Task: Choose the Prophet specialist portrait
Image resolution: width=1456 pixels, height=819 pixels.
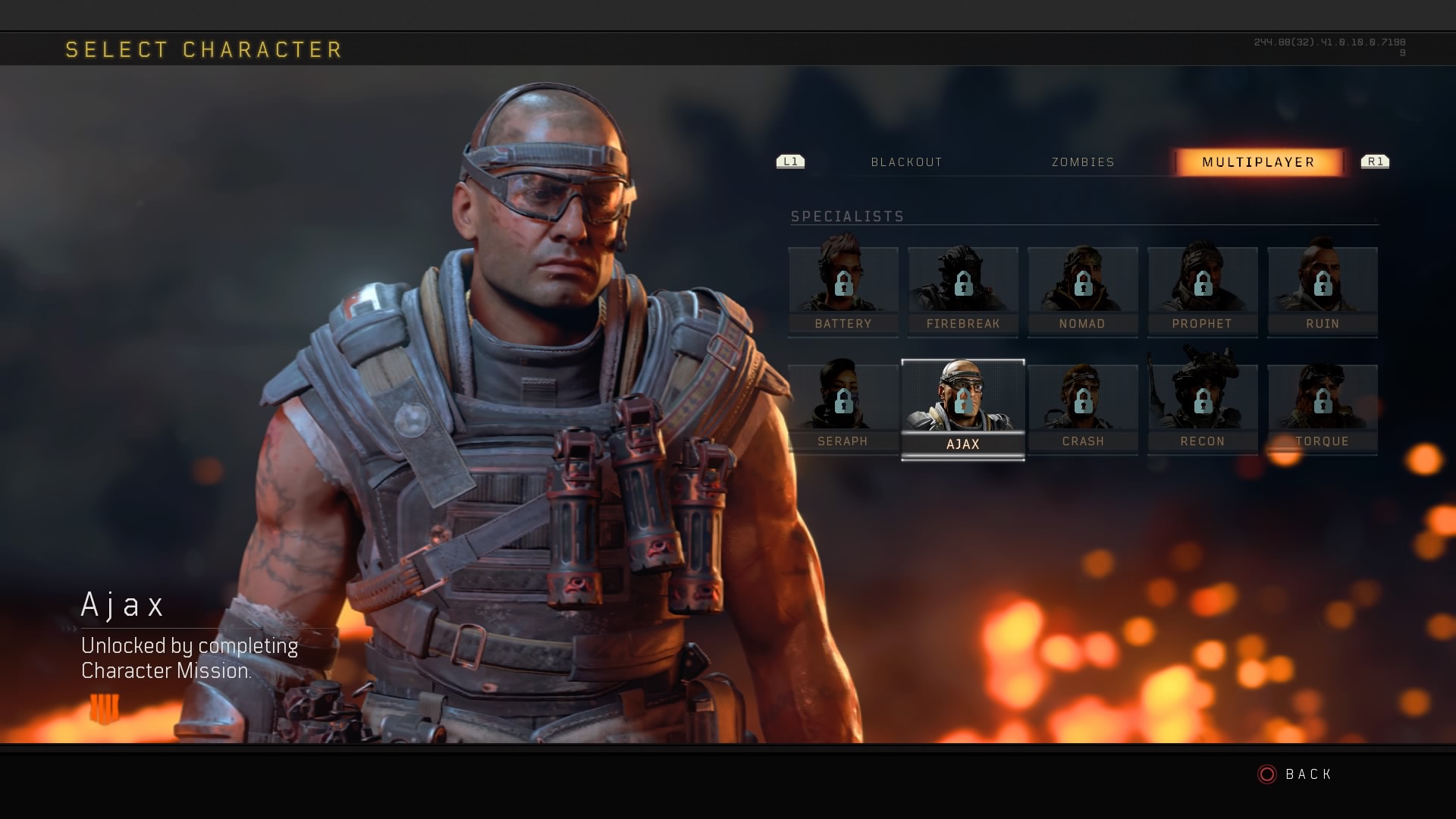Action: click(x=1202, y=291)
